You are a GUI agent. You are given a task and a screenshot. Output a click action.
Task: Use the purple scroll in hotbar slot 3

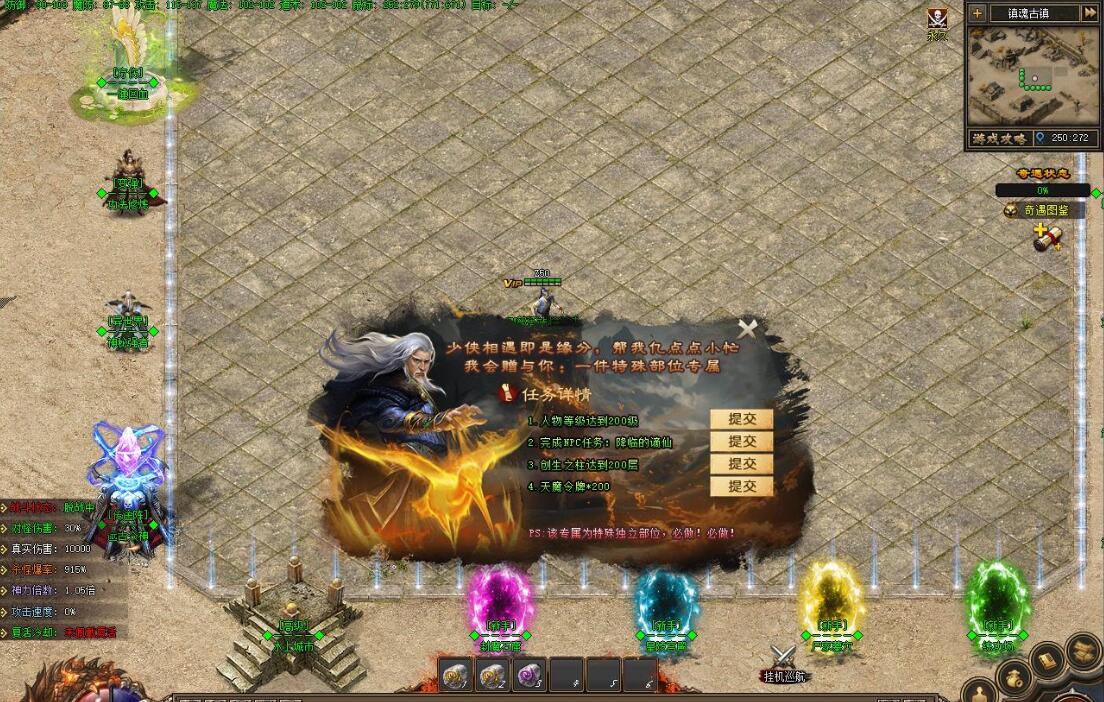[527, 677]
